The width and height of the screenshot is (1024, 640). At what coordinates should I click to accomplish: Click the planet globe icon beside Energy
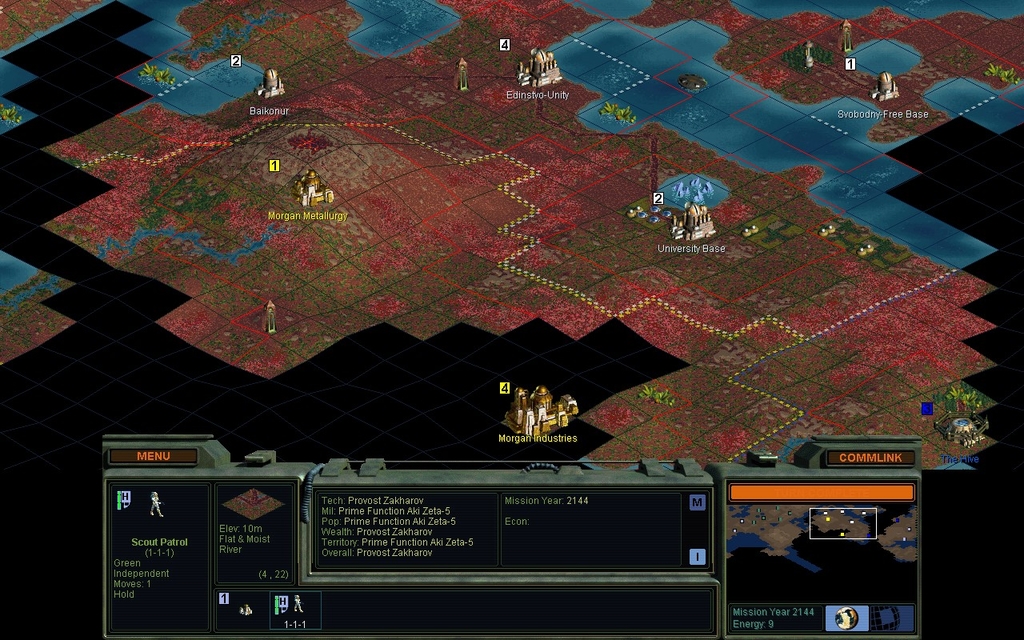coord(847,617)
